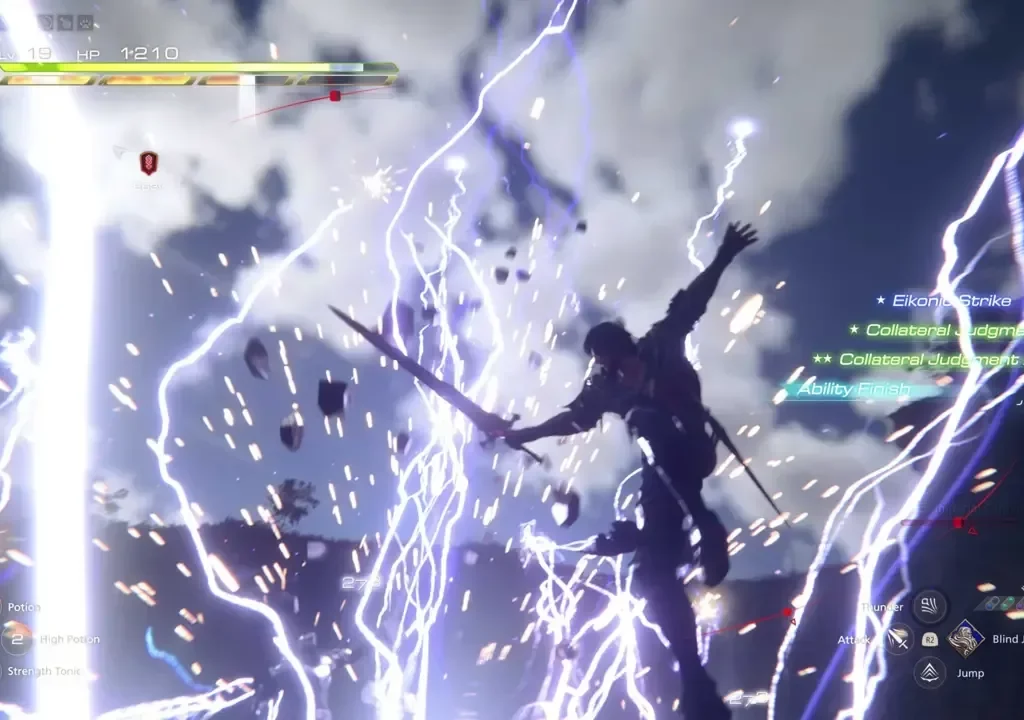The height and width of the screenshot is (720, 1024).
Task: Select the Strength Tonic shortcut entry
Action: point(42,671)
